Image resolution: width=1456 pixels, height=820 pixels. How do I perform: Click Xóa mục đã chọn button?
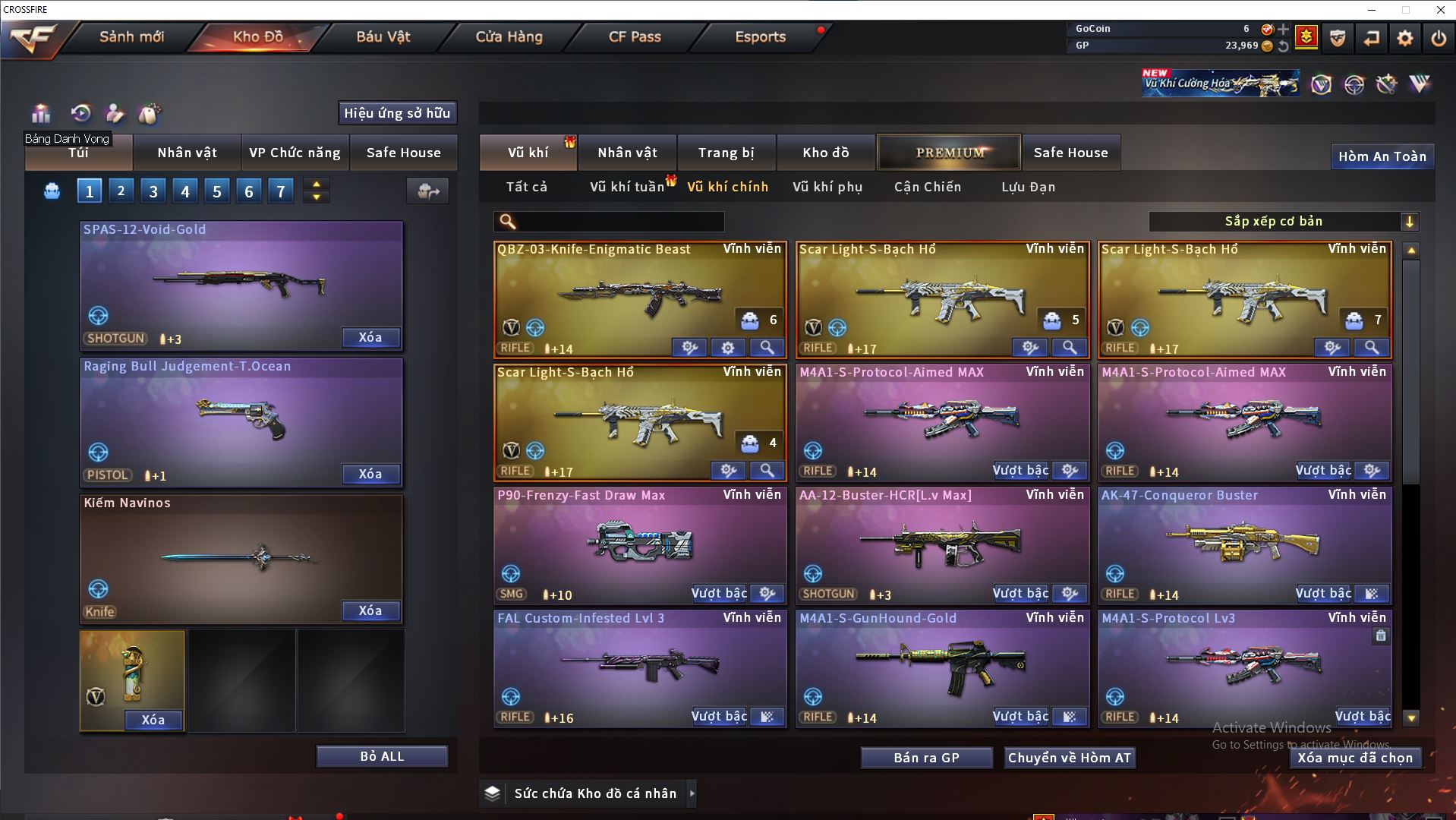1355,758
